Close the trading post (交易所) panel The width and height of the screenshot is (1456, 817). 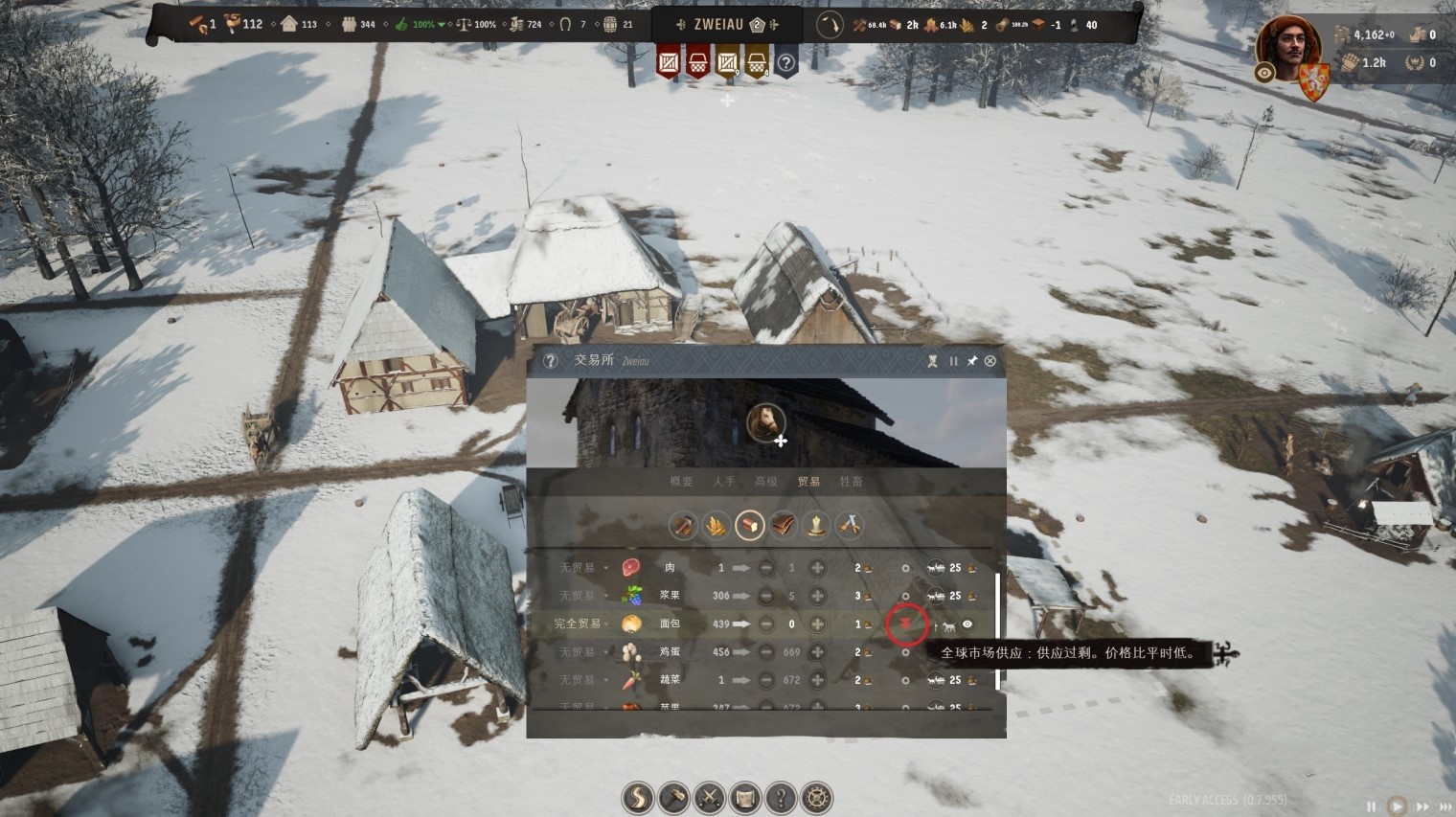(990, 361)
